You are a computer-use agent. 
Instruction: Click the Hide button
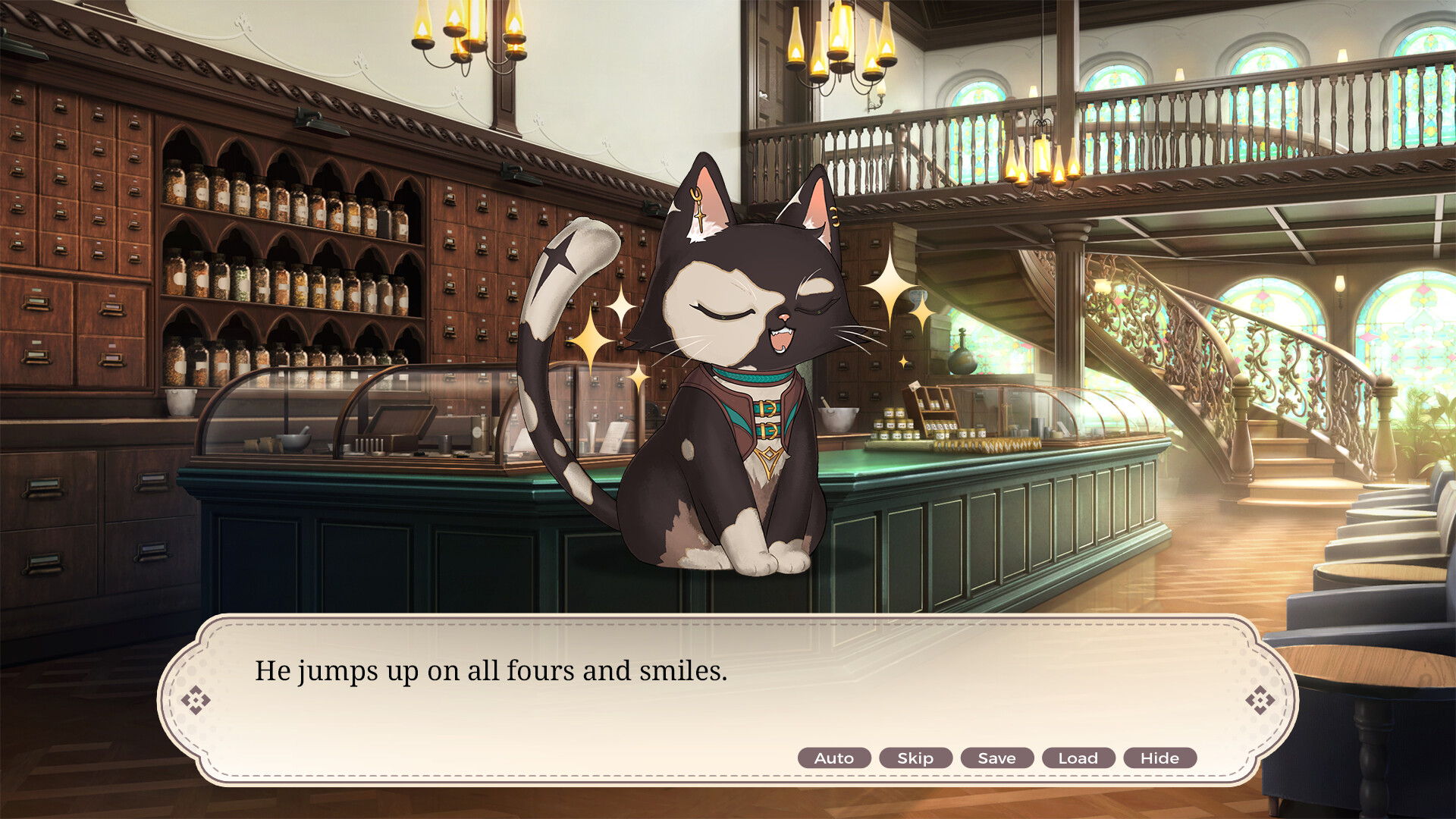(1160, 758)
